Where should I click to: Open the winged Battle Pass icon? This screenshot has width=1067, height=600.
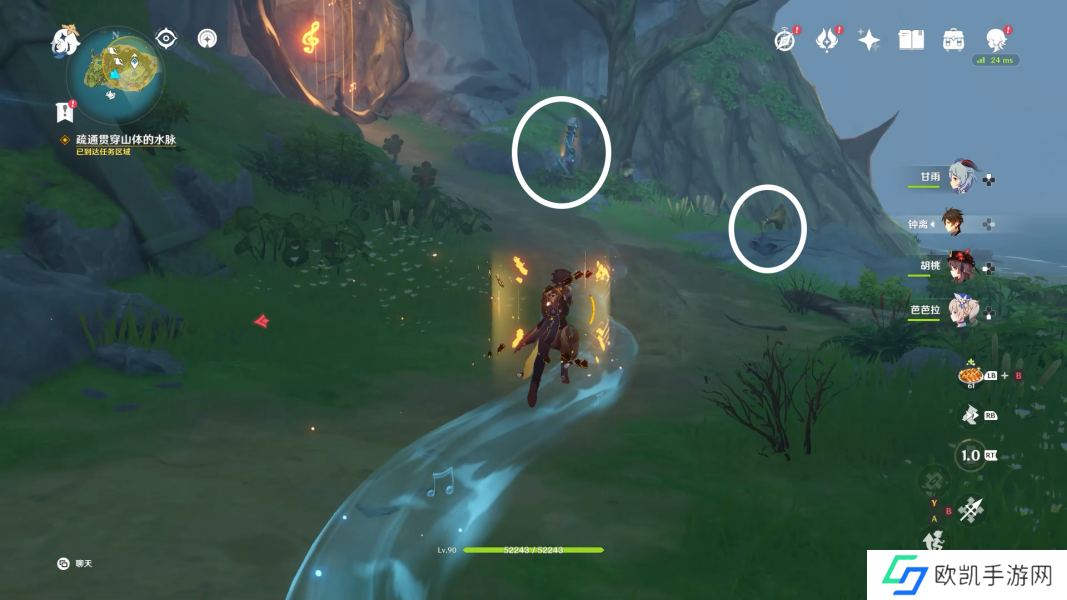click(827, 40)
